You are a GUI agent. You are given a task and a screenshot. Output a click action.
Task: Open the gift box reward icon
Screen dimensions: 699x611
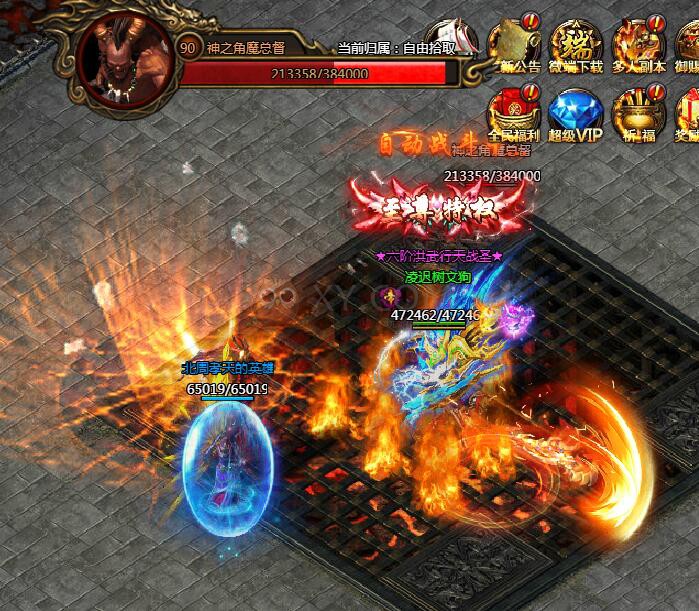click(x=688, y=112)
